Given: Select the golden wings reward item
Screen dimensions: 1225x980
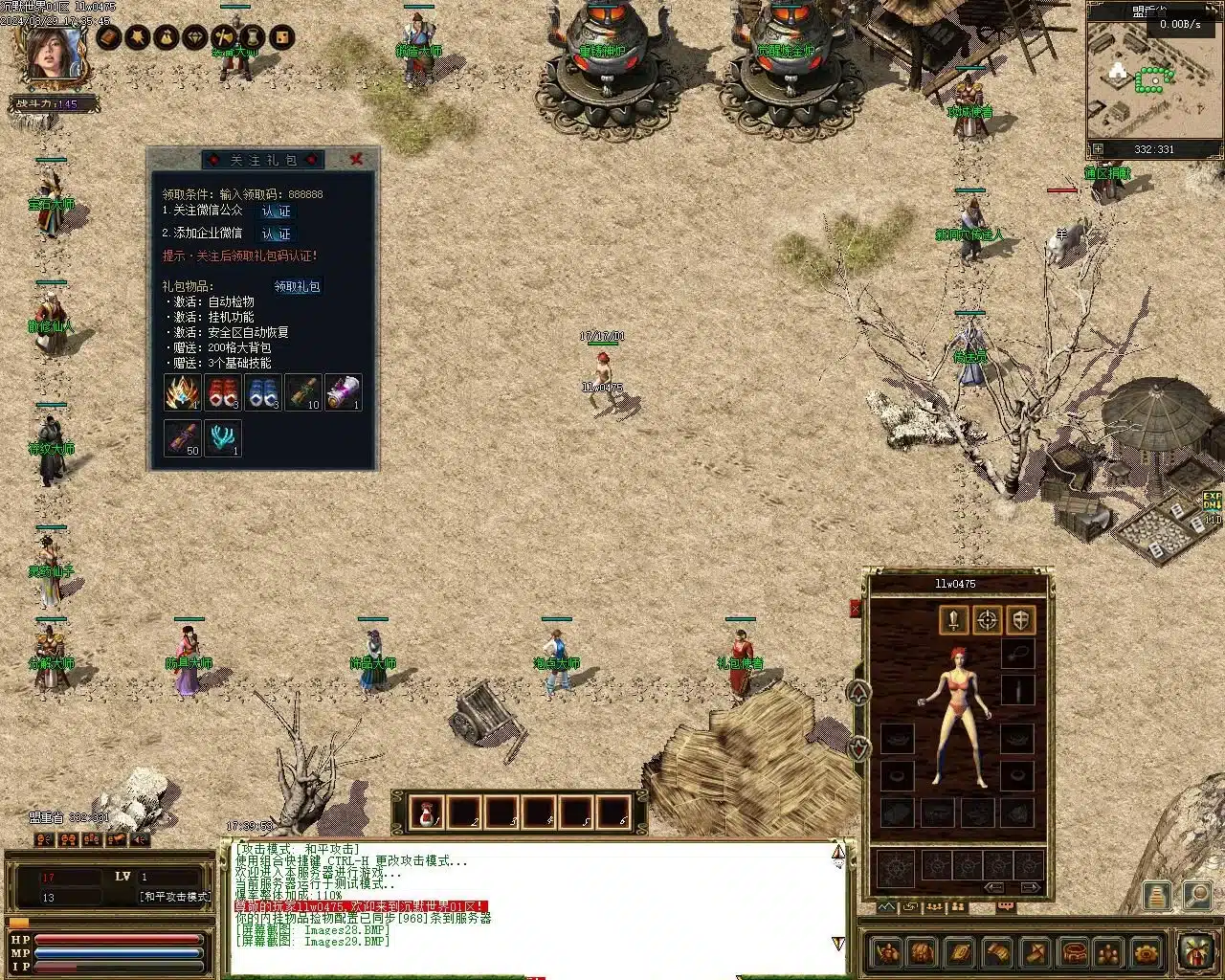Looking at the screenshot, I should coord(182,392).
